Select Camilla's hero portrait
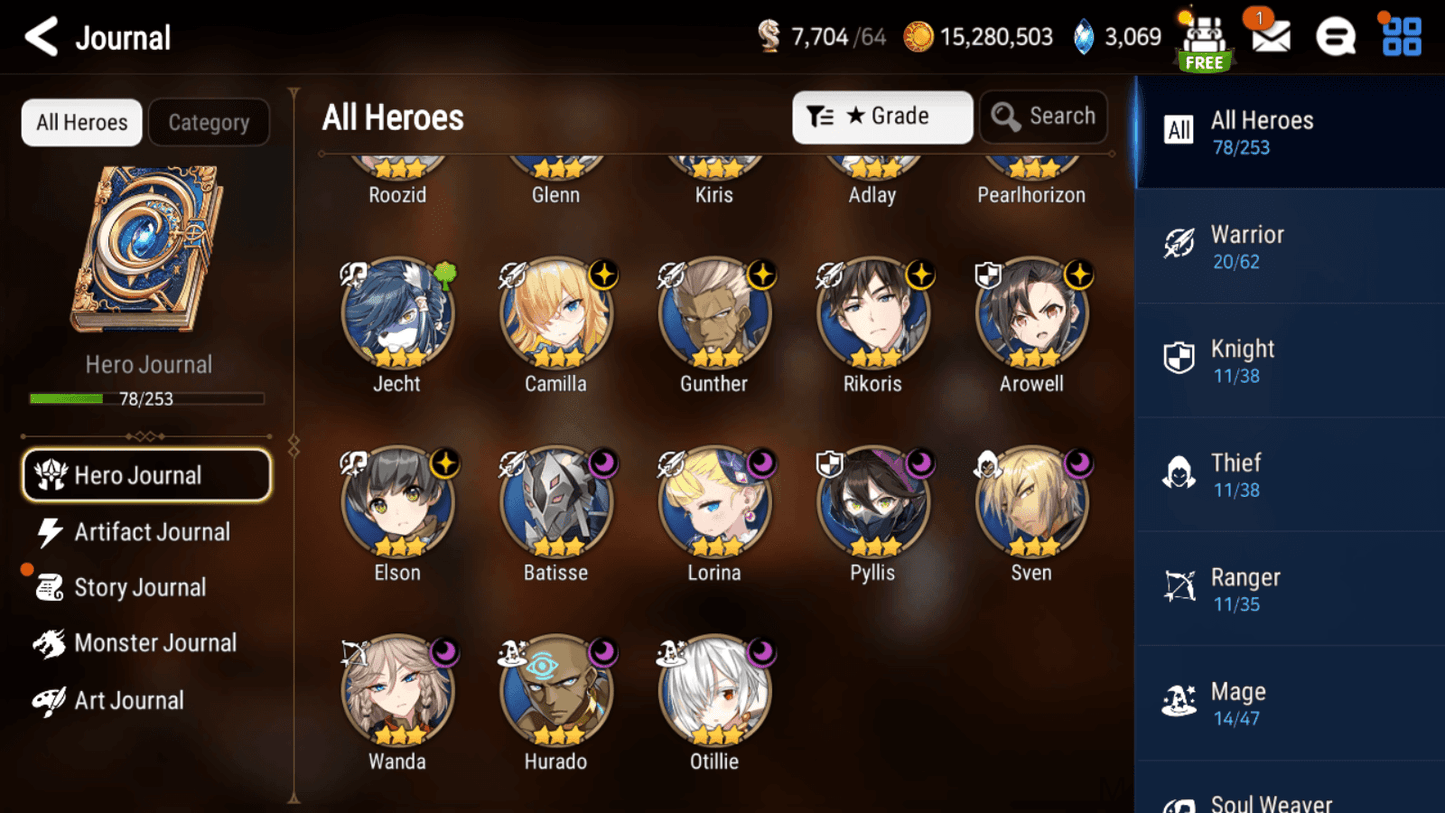Image resolution: width=1445 pixels, height=813 pixels. pos(556,310)
